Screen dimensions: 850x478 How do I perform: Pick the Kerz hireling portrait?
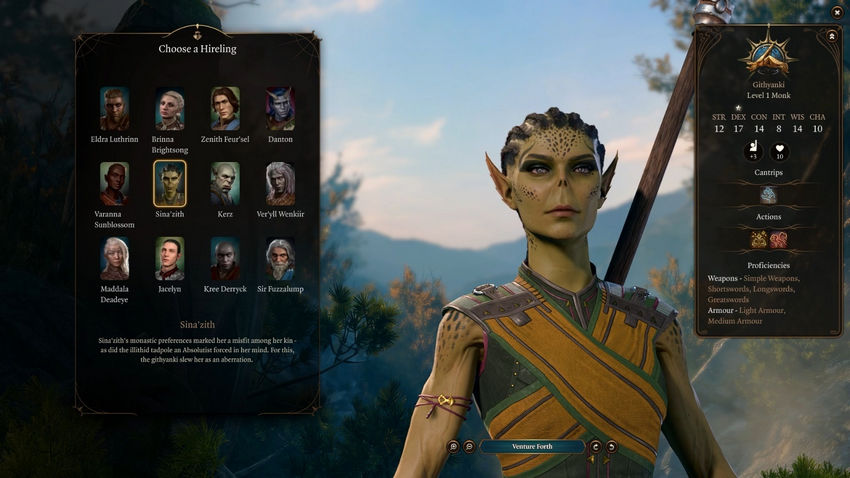tap(225, 184)
